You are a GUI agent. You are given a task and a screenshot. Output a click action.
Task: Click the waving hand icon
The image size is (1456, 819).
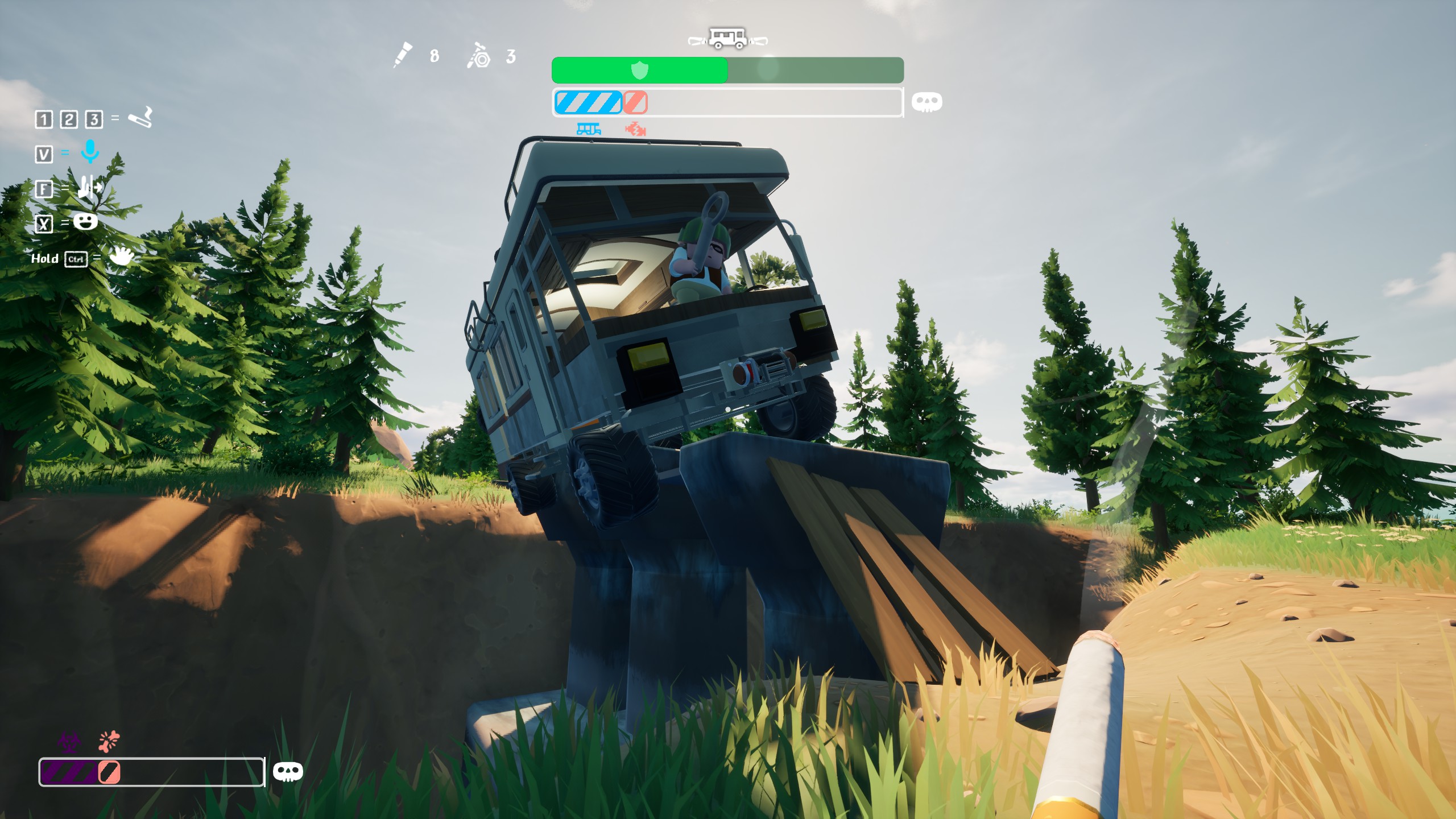(121, 256)
